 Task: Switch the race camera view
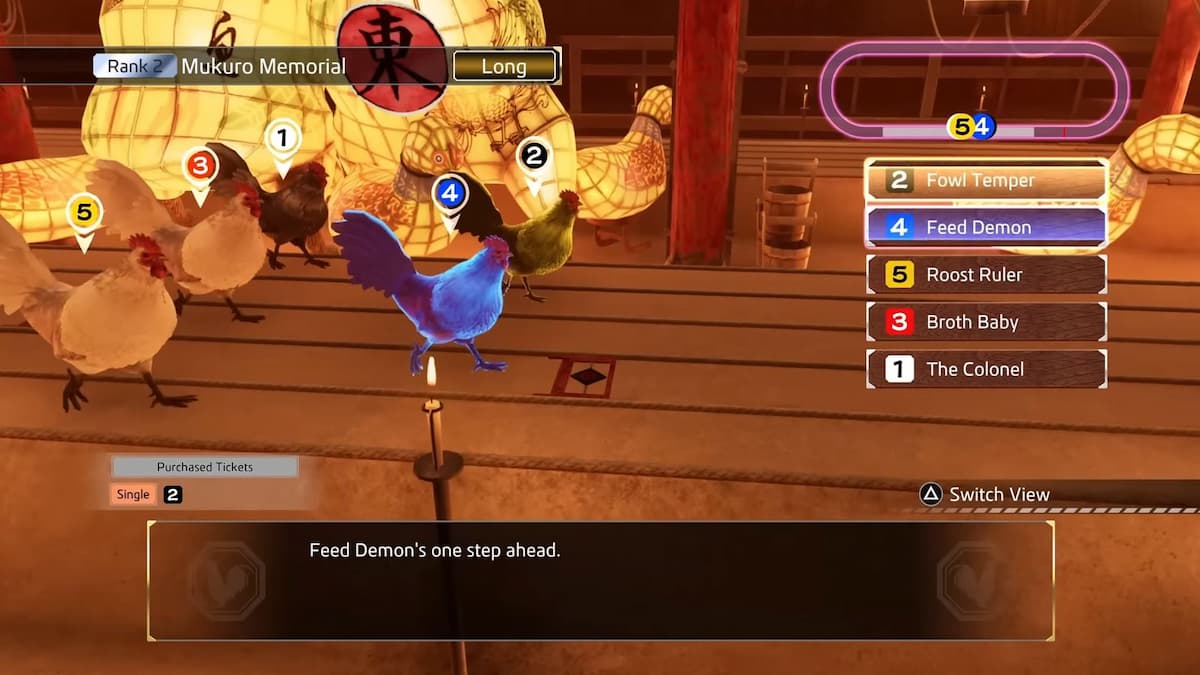986,494
